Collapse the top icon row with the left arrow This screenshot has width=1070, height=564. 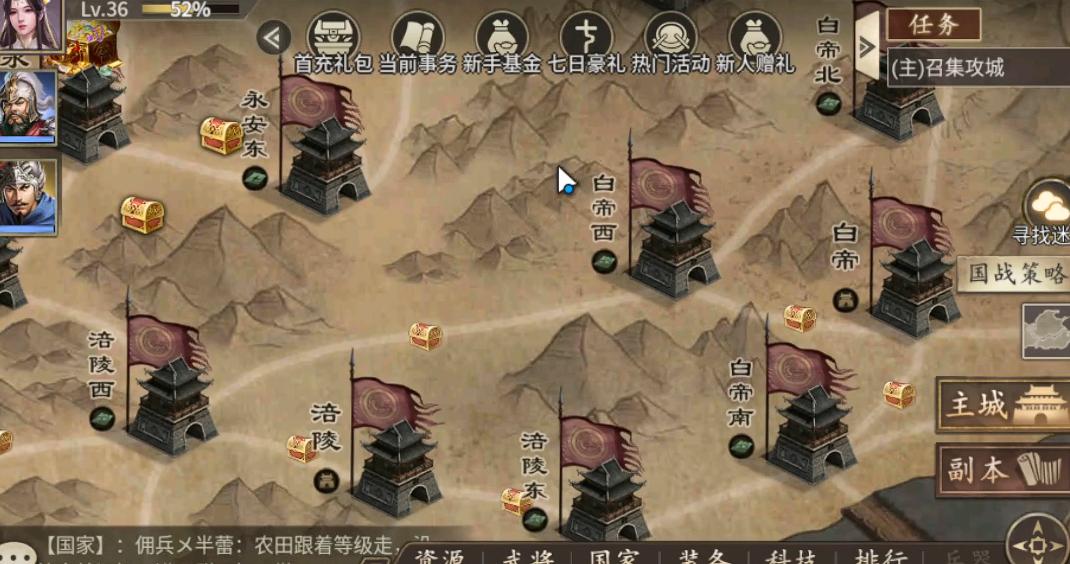point(273,38)
